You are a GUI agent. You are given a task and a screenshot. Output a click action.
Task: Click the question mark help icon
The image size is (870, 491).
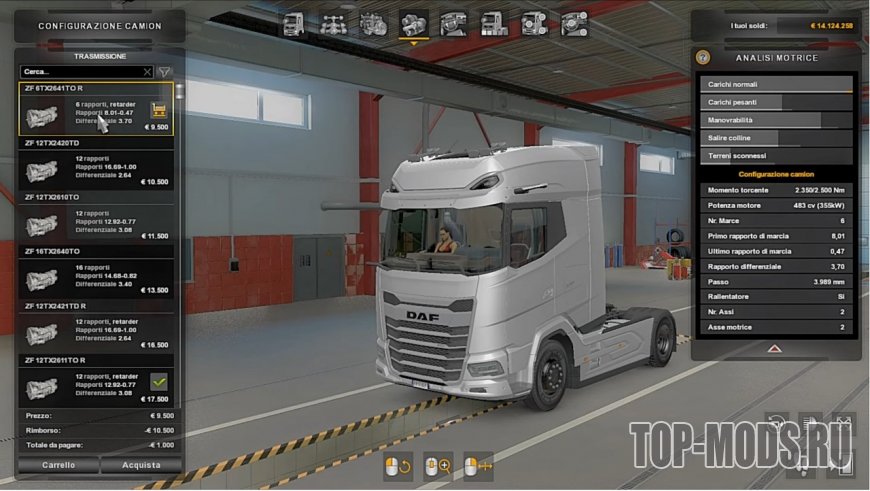(x=703, y=58)
